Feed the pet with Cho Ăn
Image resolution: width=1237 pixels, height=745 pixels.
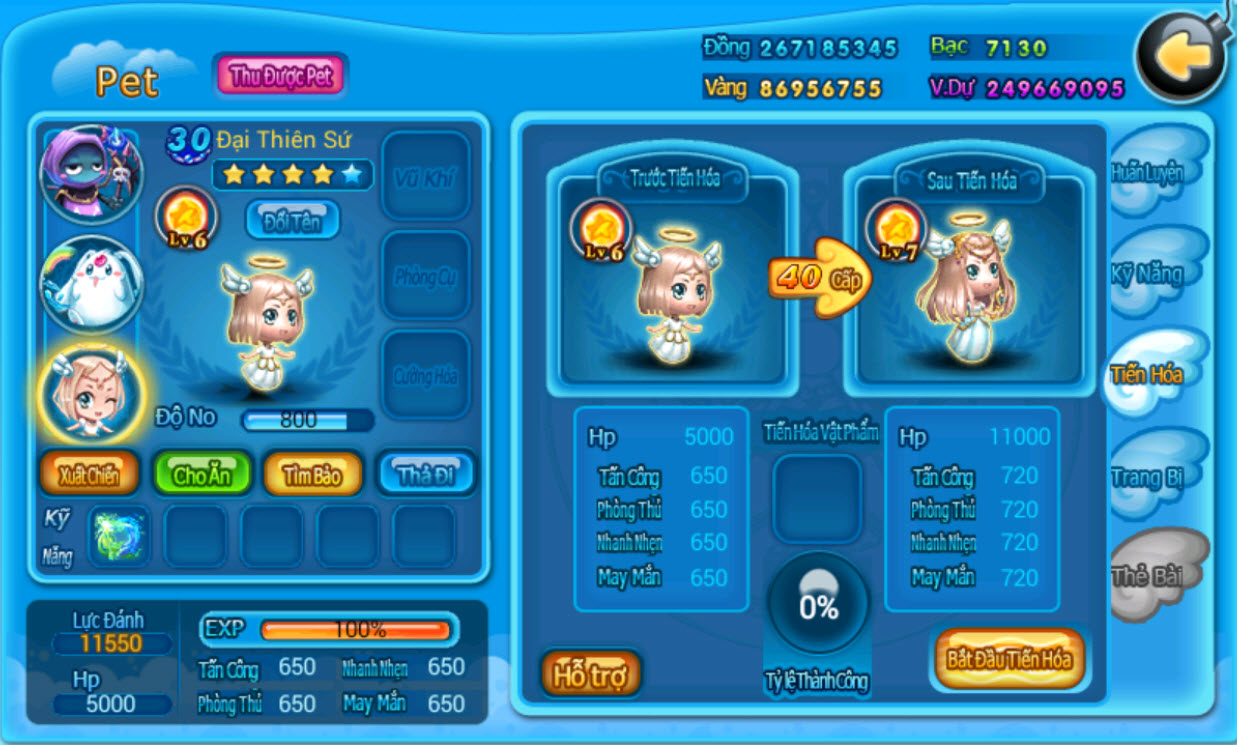click(x=201, y=475)
